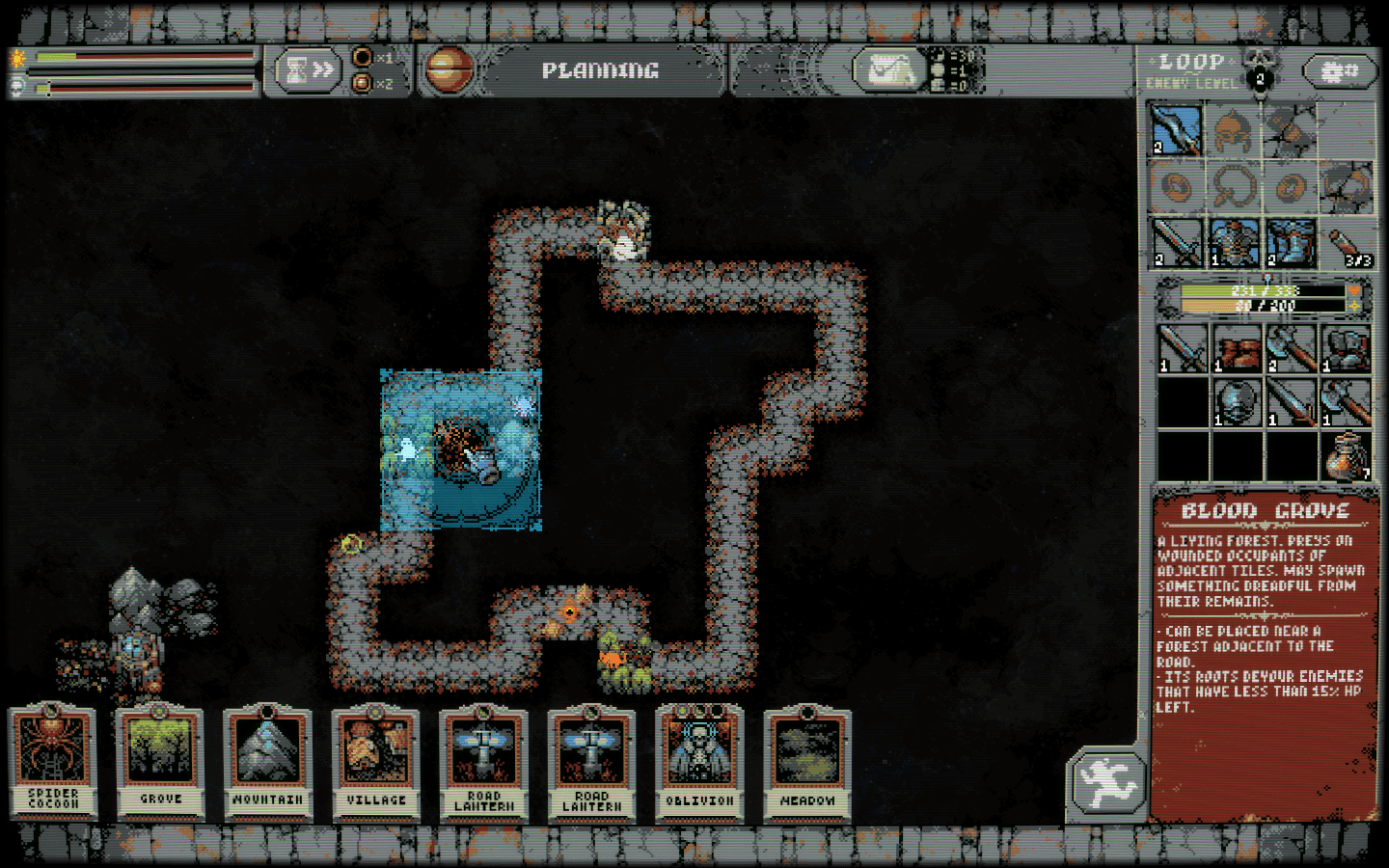Viewport: 1389px width, 868px height.
Task: Open settings with the gear button
Action: point(1339,71)
